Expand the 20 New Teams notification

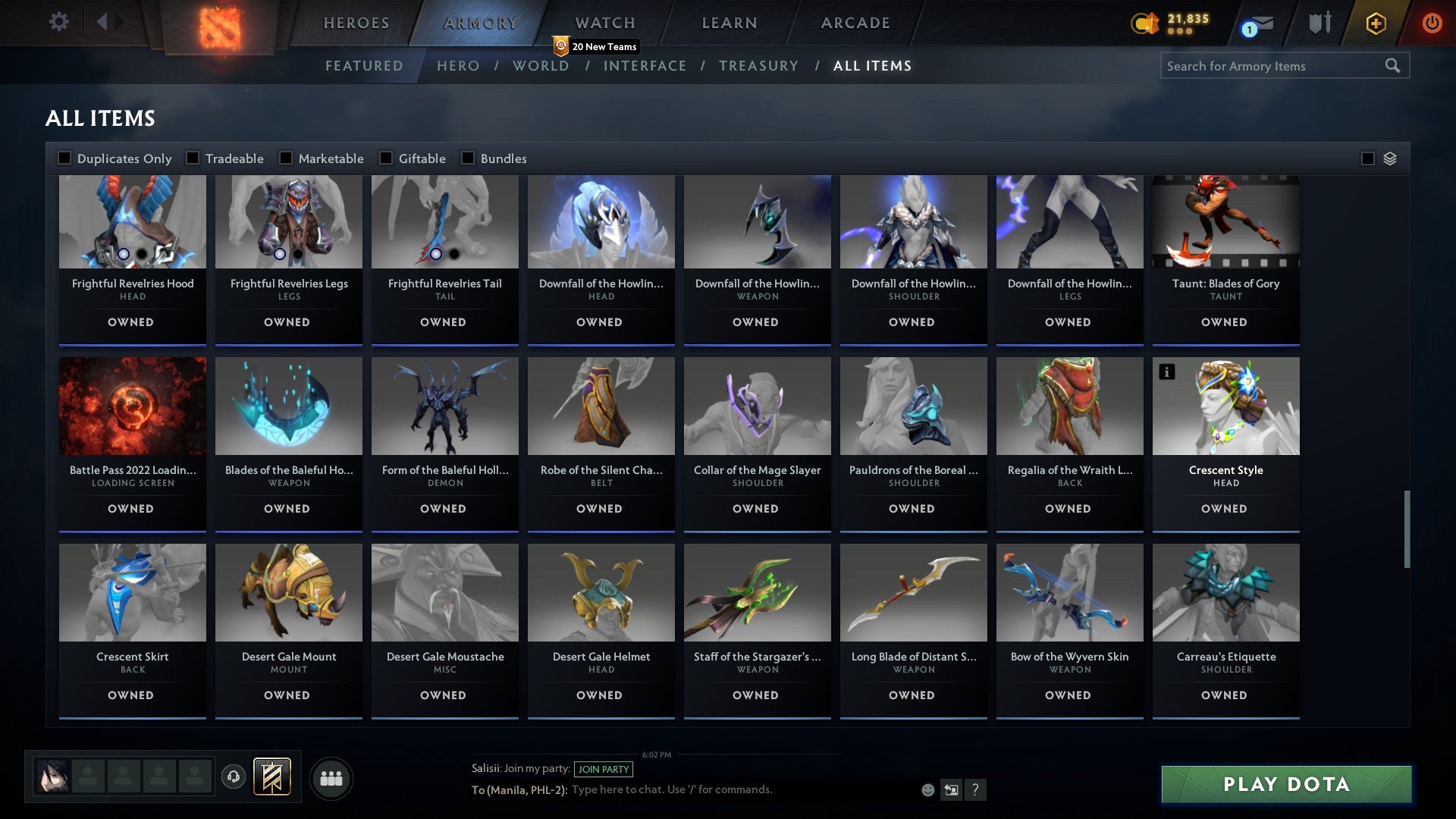(x=598, y=46)
